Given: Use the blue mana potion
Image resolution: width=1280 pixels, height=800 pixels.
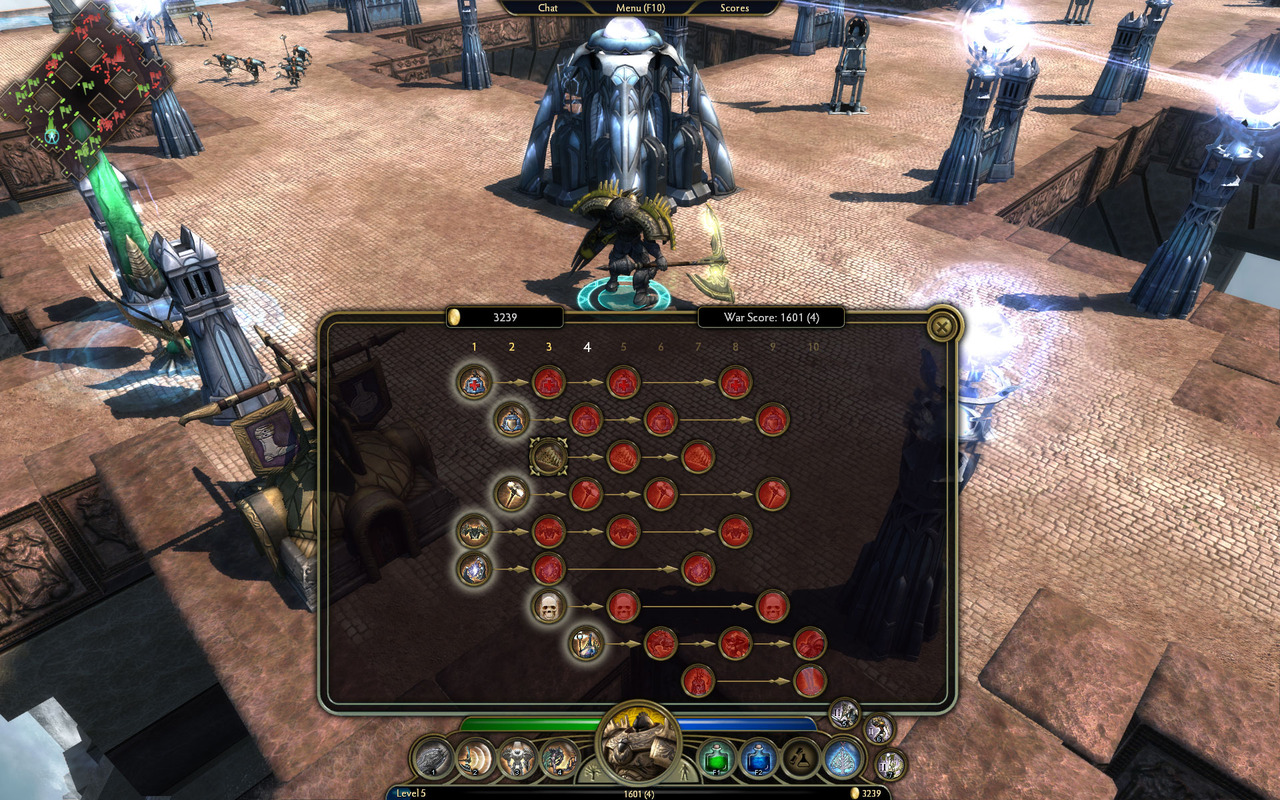Looking at the screenshot, I should click(x=759, y=758).
